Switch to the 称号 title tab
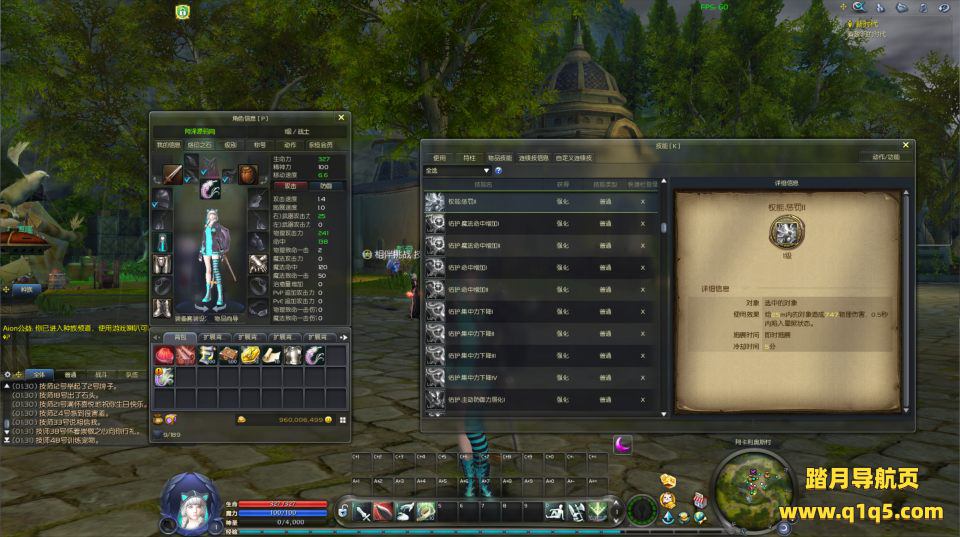The height and width of the screenshot is (537, 960). click(x=259, y=144)
